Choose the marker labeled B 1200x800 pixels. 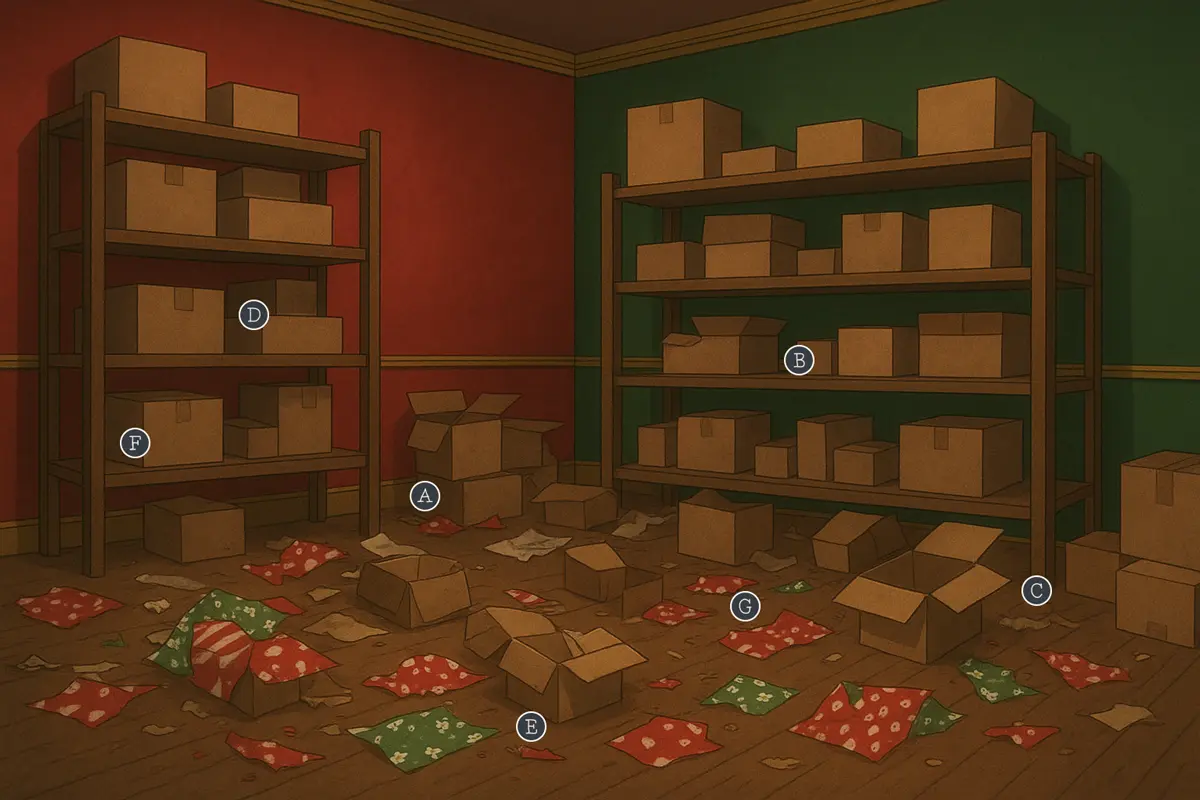click(798, 360)
